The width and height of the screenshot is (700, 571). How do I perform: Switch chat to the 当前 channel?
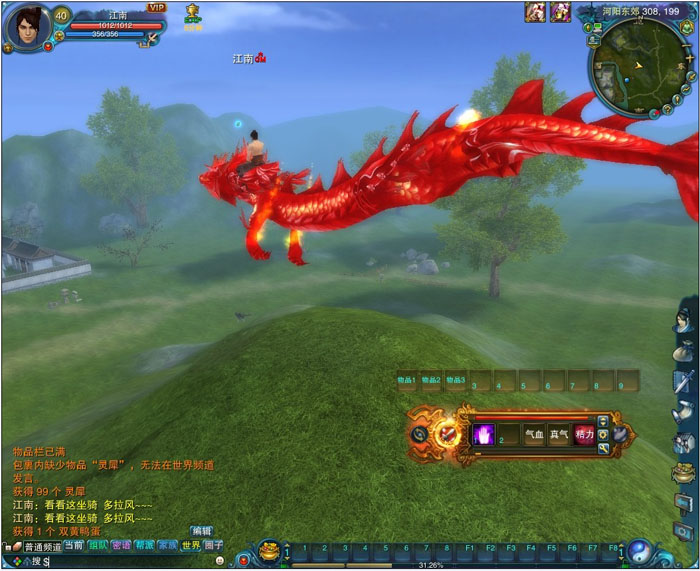point(74,545)
